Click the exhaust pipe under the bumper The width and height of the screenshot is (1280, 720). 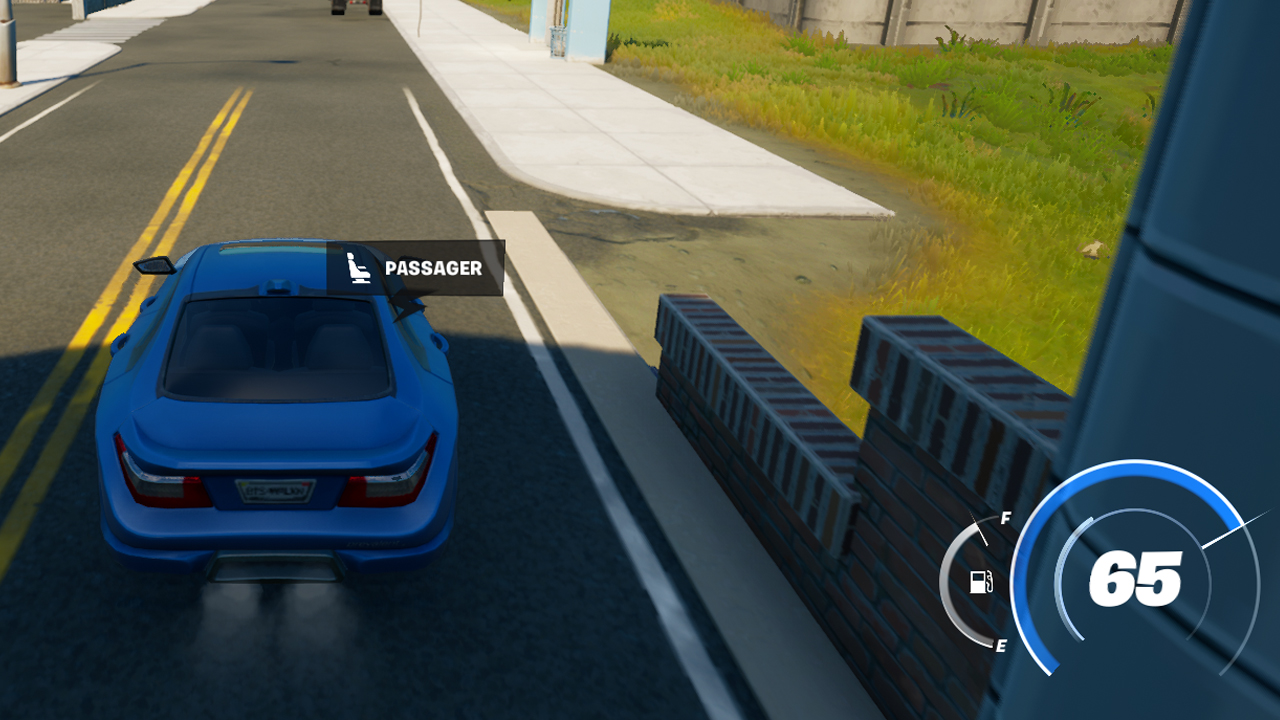(275, 568)
